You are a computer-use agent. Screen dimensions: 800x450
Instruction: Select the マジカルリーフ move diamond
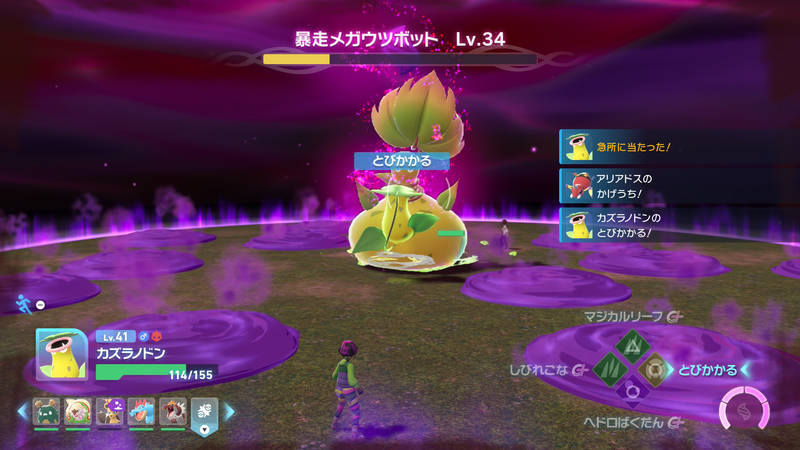point(632,345)
